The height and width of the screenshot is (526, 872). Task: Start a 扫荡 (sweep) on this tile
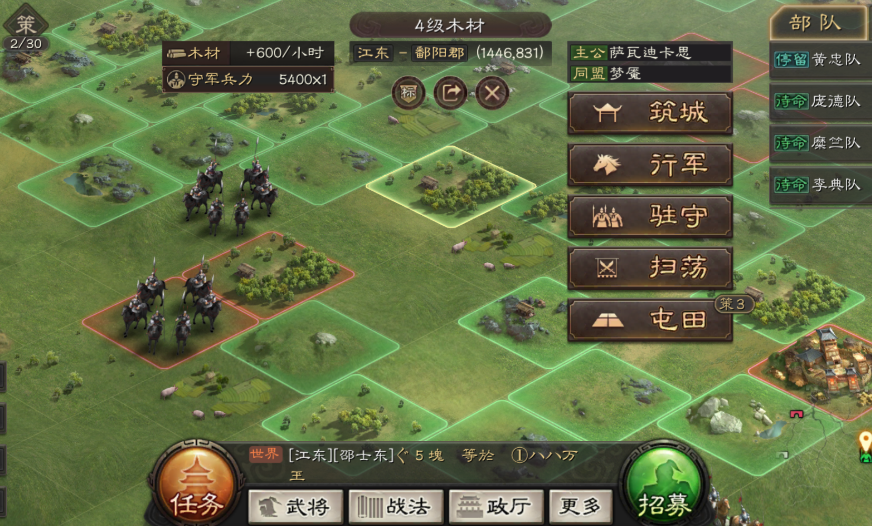click(x=650, y=268)
